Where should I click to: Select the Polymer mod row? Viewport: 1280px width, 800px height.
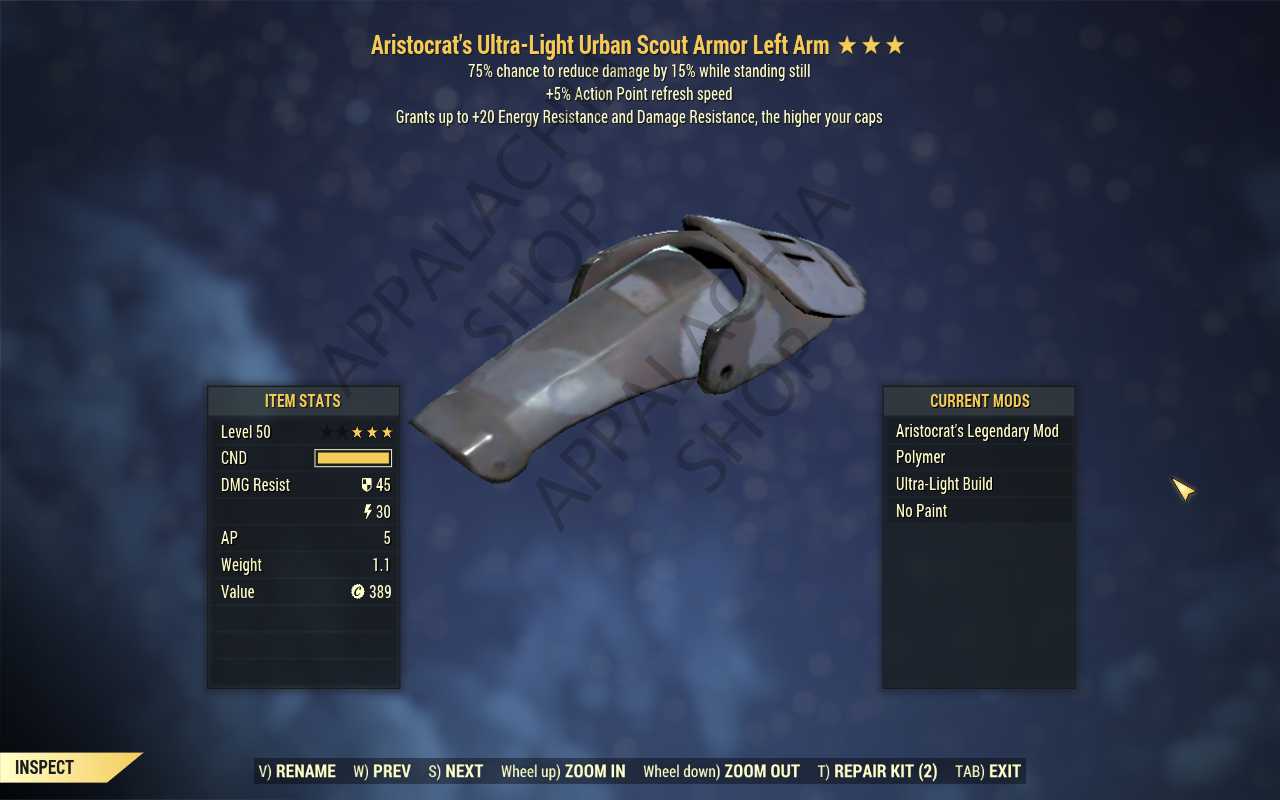pos(977,457)
